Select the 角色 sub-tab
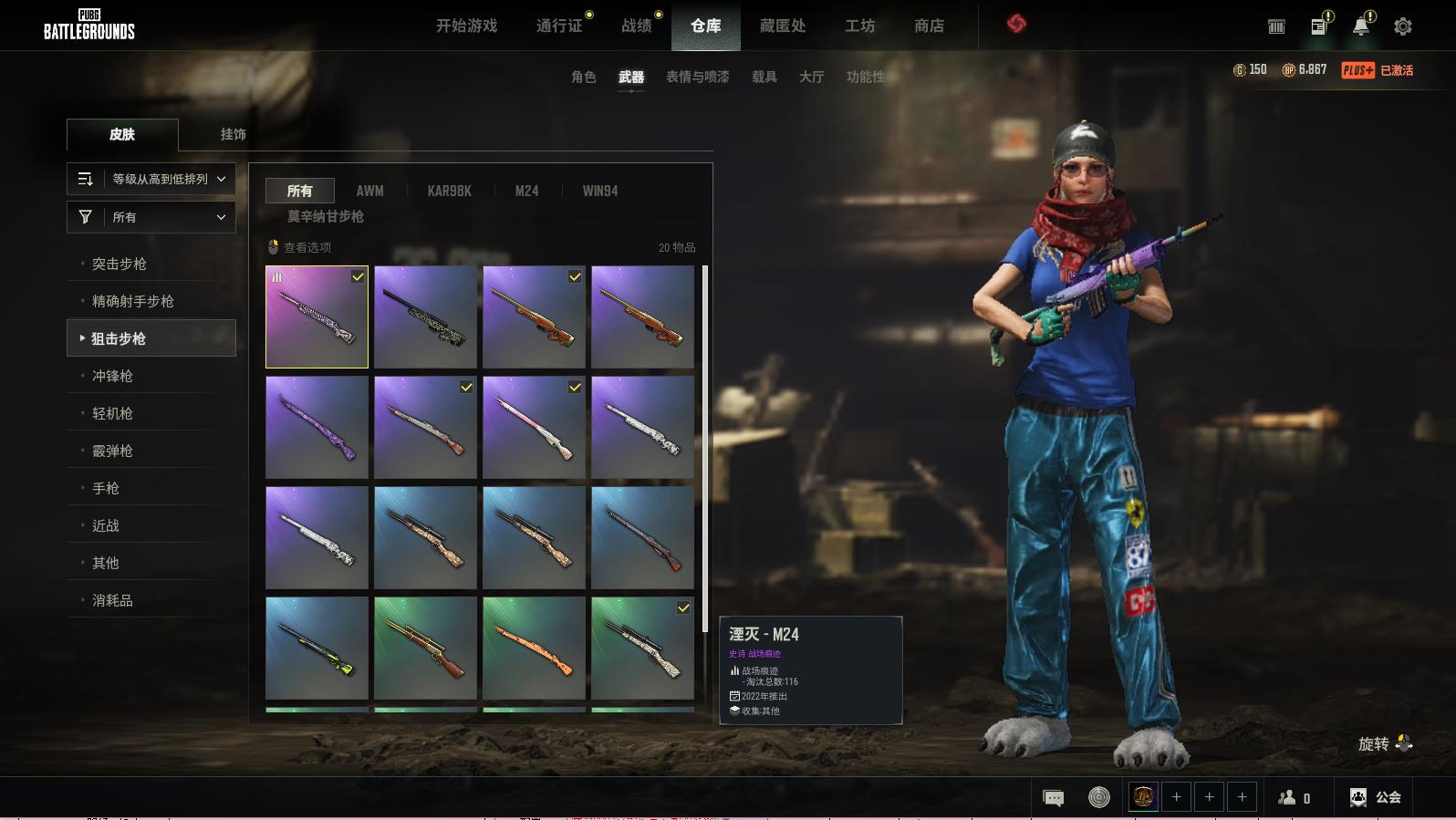This screenshot has height=820, width=1456. pos(583,77)
